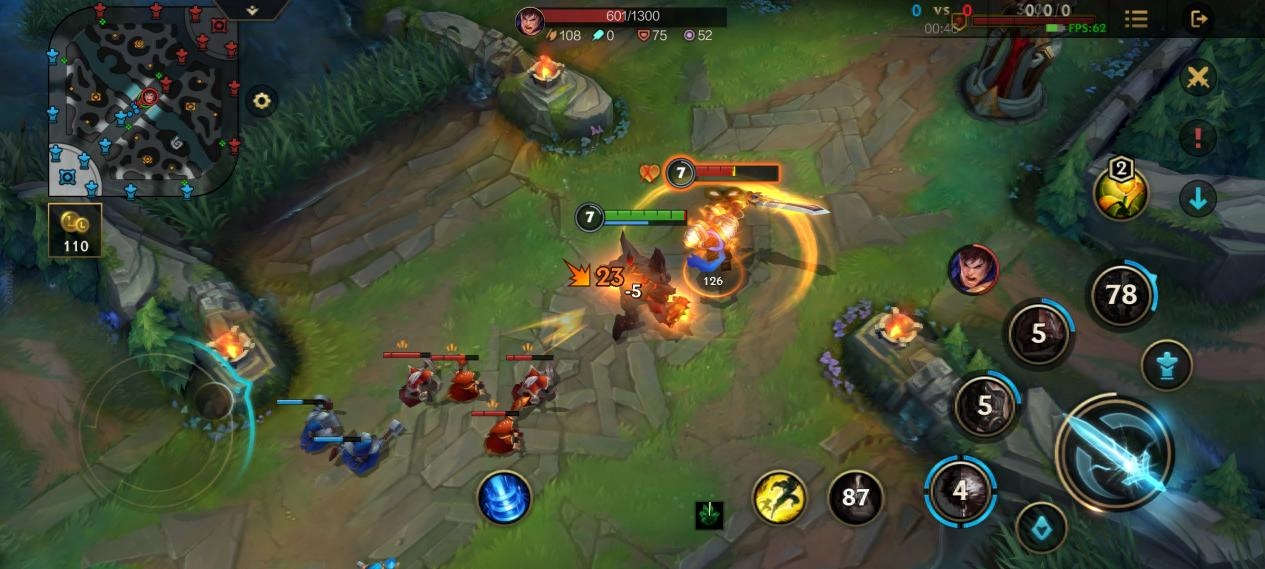Send the red exclamation danger ping
This screenshot has width=1265, height=569.
pyautogui.click(x=1198, y=138)
